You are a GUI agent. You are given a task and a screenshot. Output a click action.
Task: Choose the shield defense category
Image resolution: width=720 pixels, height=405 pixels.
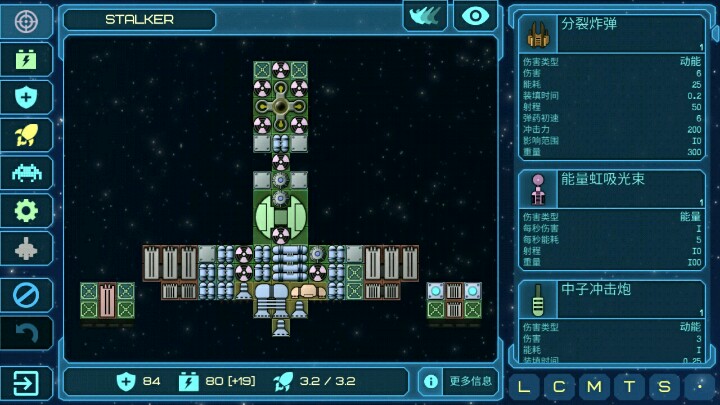[x=26, y=97]
